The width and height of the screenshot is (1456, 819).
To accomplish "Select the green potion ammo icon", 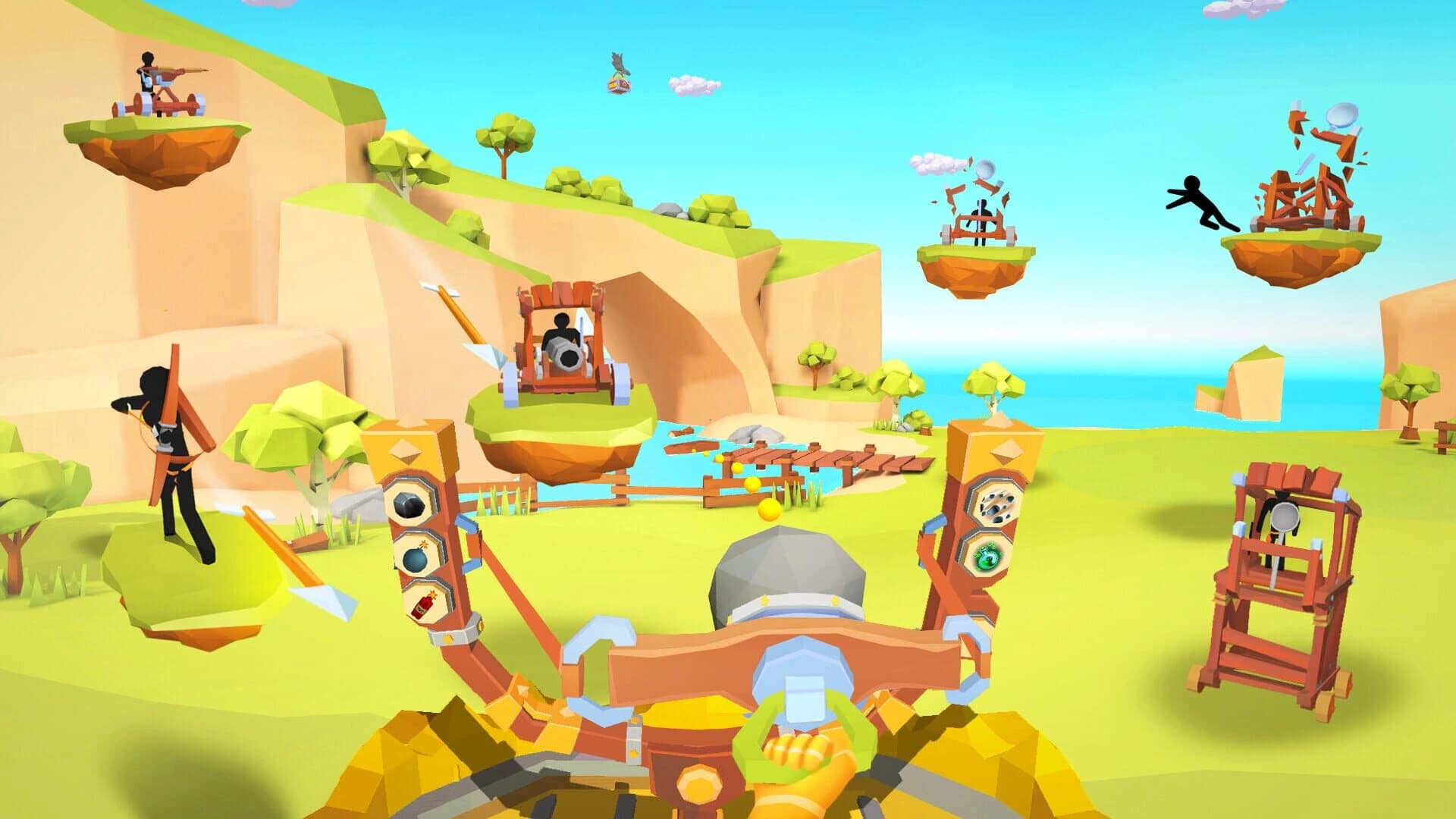I will click(987, 557).
